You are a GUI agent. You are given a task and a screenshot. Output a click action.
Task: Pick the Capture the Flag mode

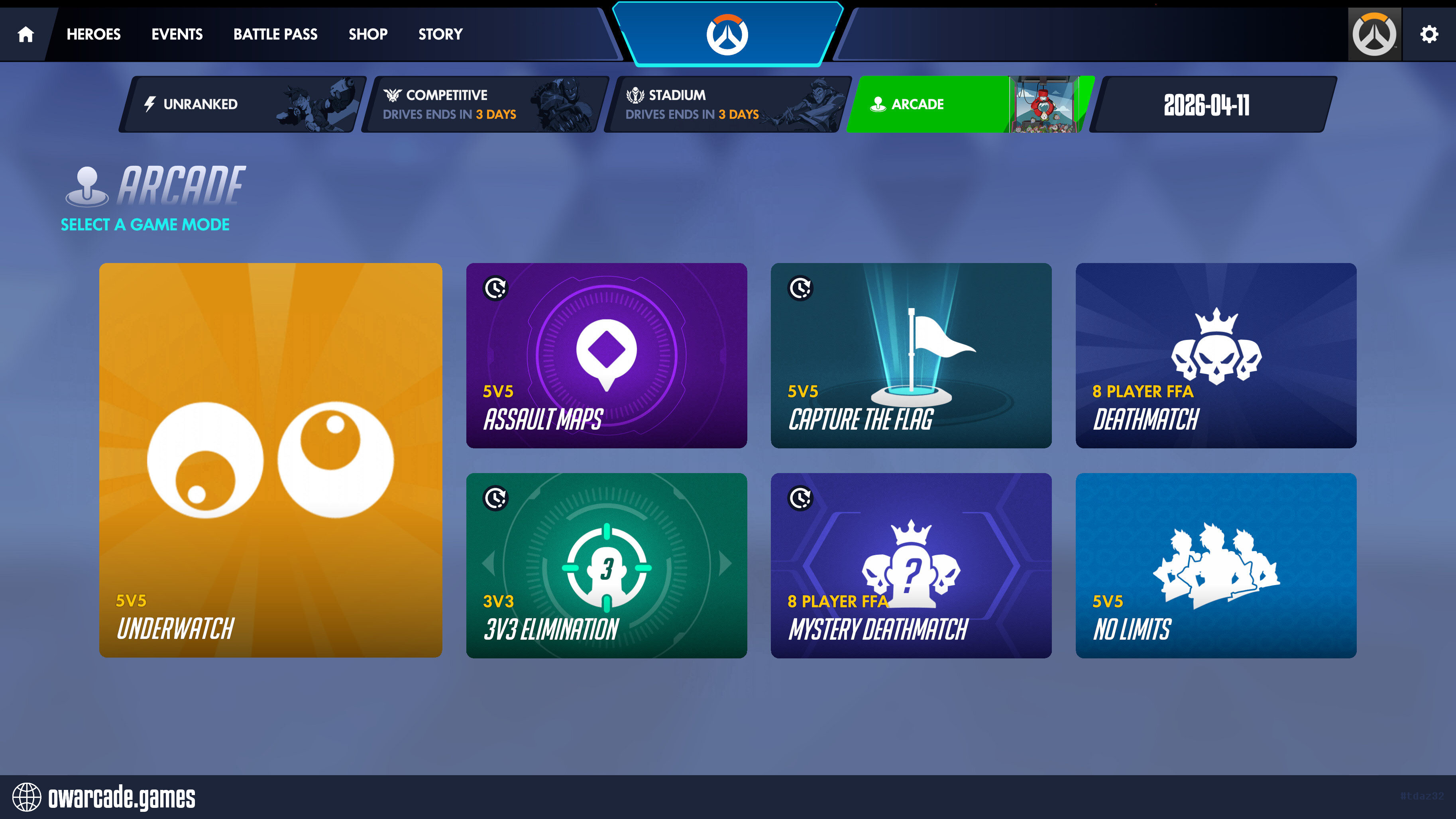(911, 355)
